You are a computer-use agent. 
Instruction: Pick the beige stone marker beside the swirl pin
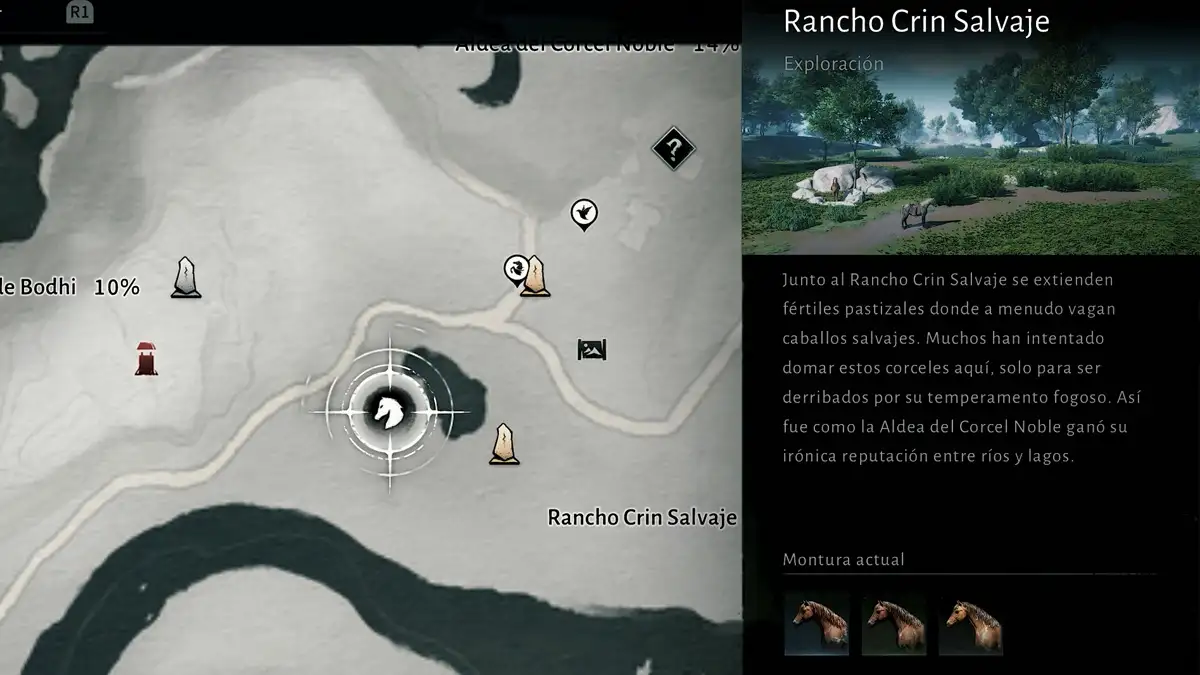537,277
